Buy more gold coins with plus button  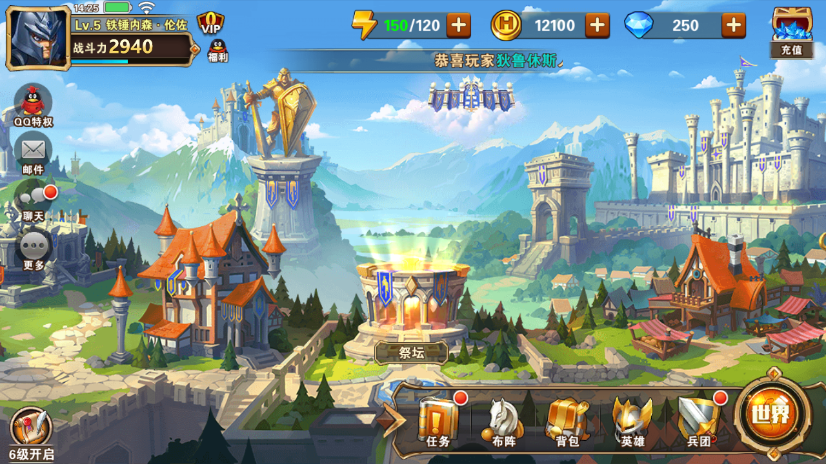click(597, 26)
